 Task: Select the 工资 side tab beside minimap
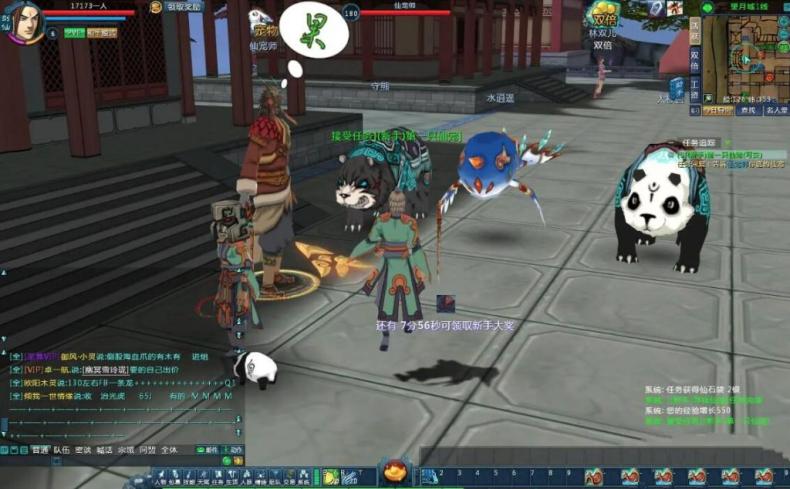[x=694, y=85]
